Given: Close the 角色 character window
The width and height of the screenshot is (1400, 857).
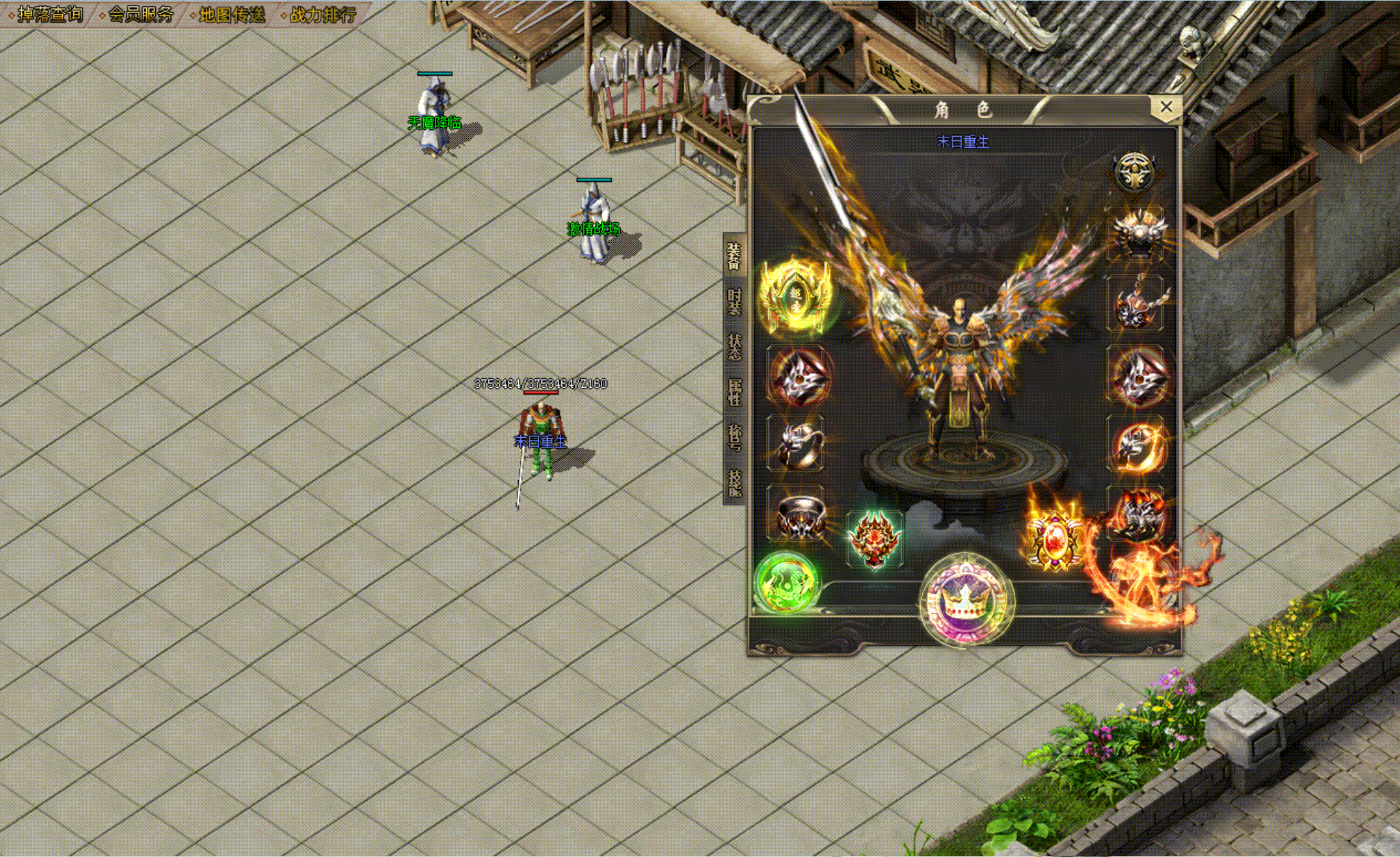Looking at the screenshot, I should coord(1166,107).
